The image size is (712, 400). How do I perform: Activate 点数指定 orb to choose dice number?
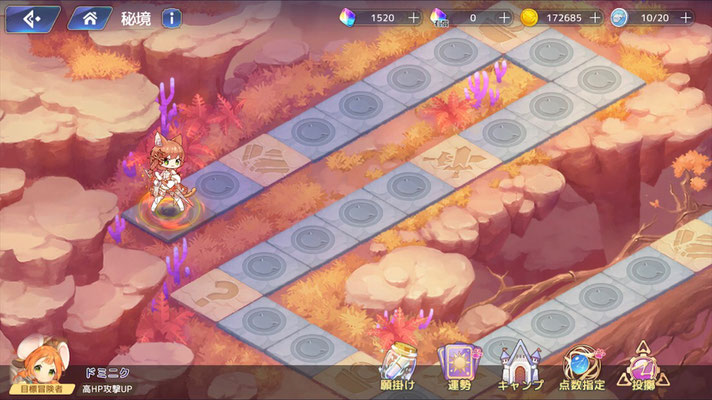(580, 366)
